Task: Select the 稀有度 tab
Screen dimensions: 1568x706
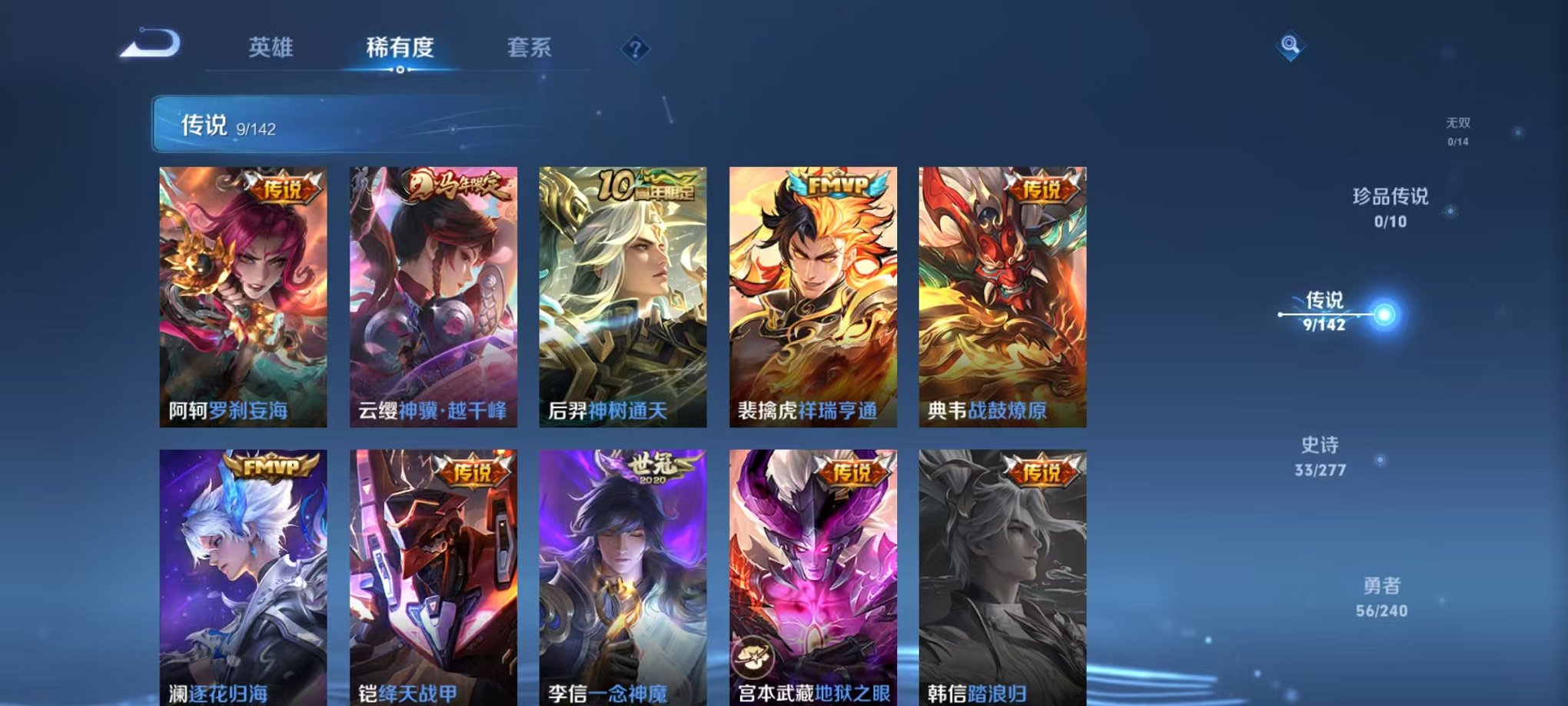Action: pyautogui.click(x=400, y=48)
